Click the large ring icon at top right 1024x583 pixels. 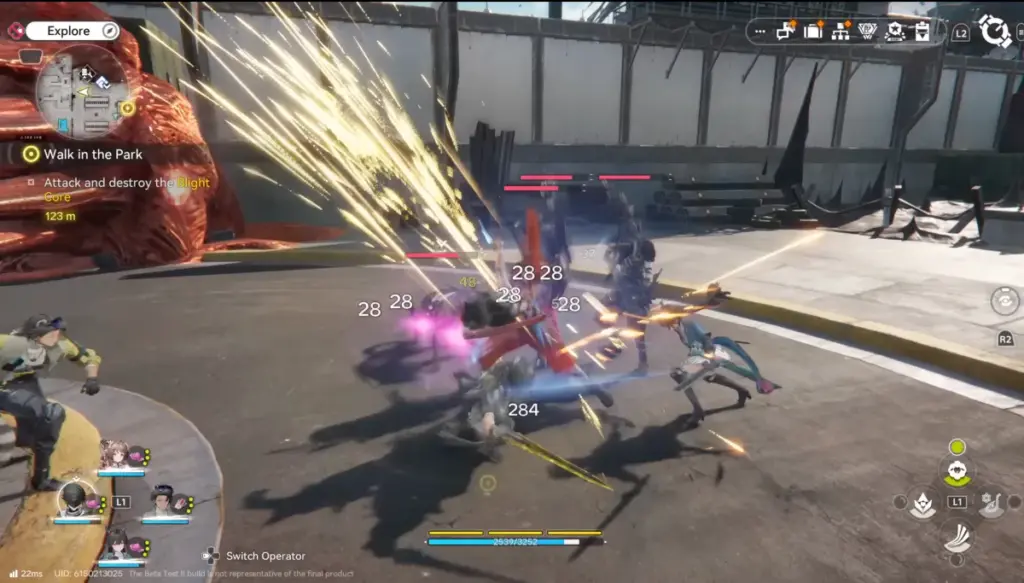tap(994, 31)
